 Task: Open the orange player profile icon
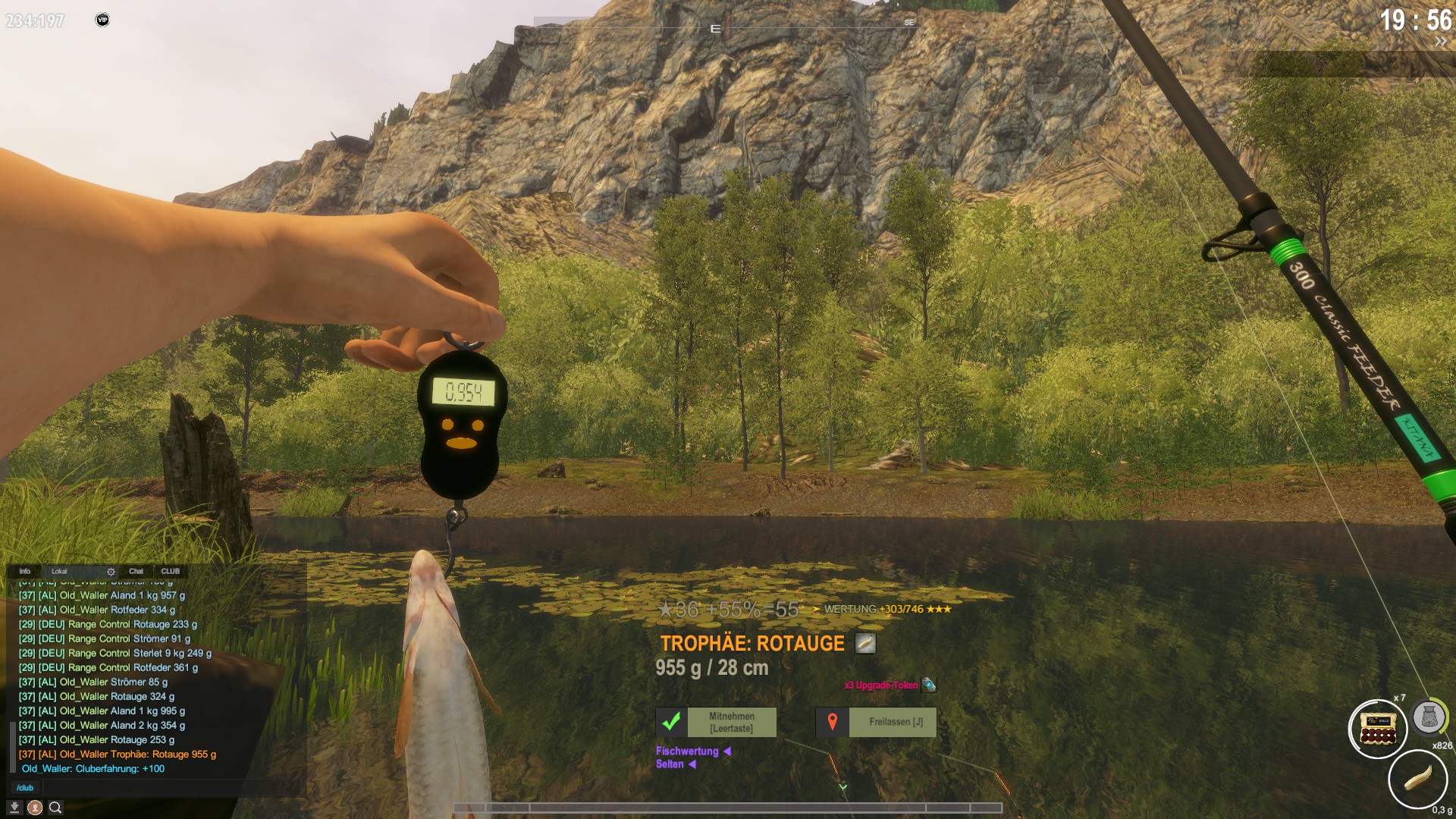pyautogui.click(x=35, y=808)
